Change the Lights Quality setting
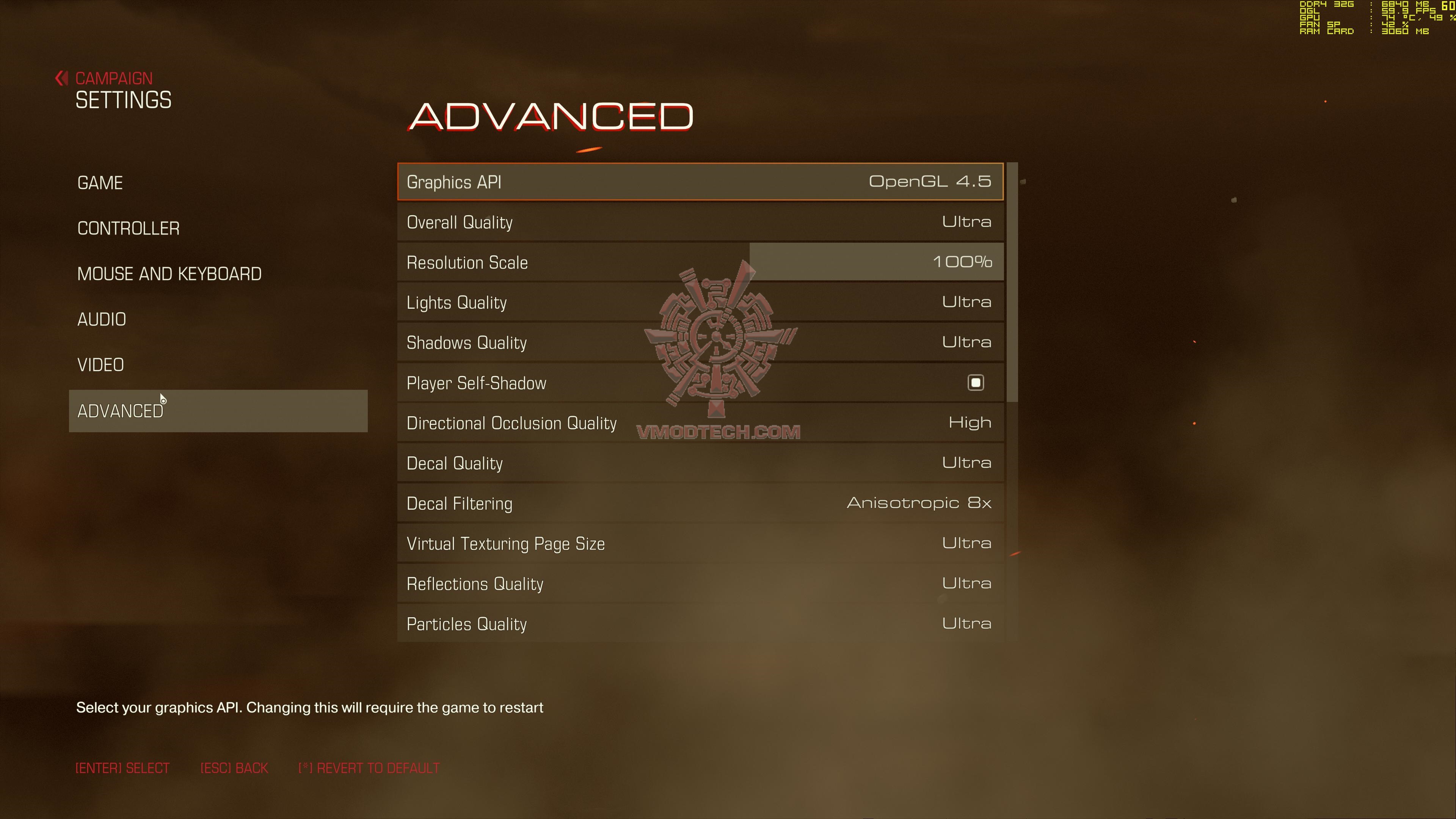The height and width of the screenshot is (819, 1456). click(700, 303)
